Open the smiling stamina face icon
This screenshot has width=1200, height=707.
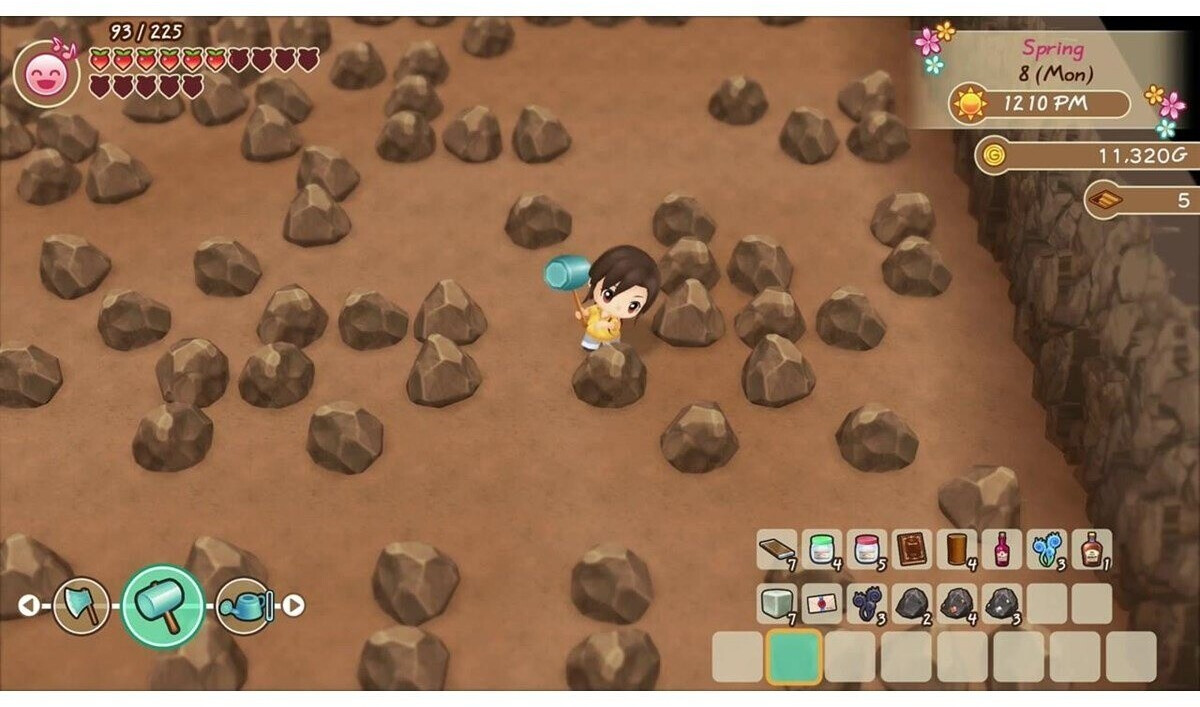[x=46, y=74]
